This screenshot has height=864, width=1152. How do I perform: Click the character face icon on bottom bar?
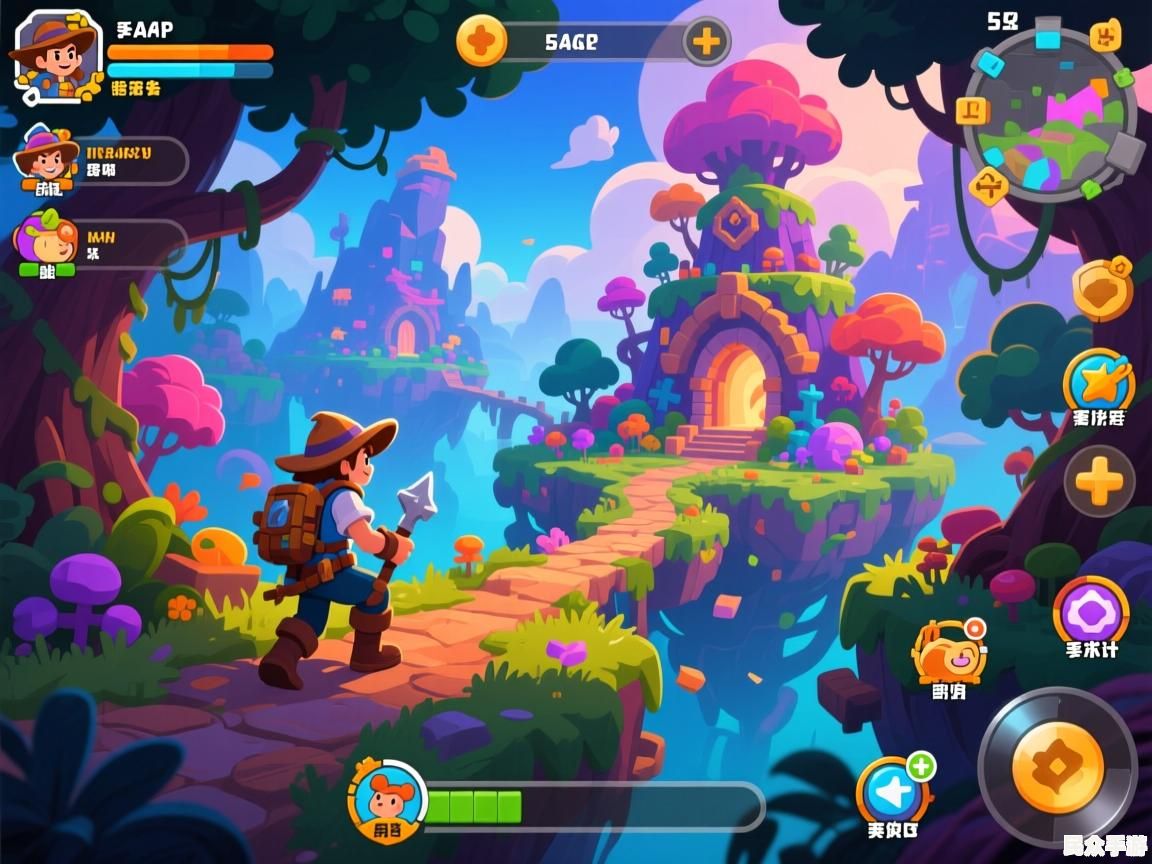point(387,797)
